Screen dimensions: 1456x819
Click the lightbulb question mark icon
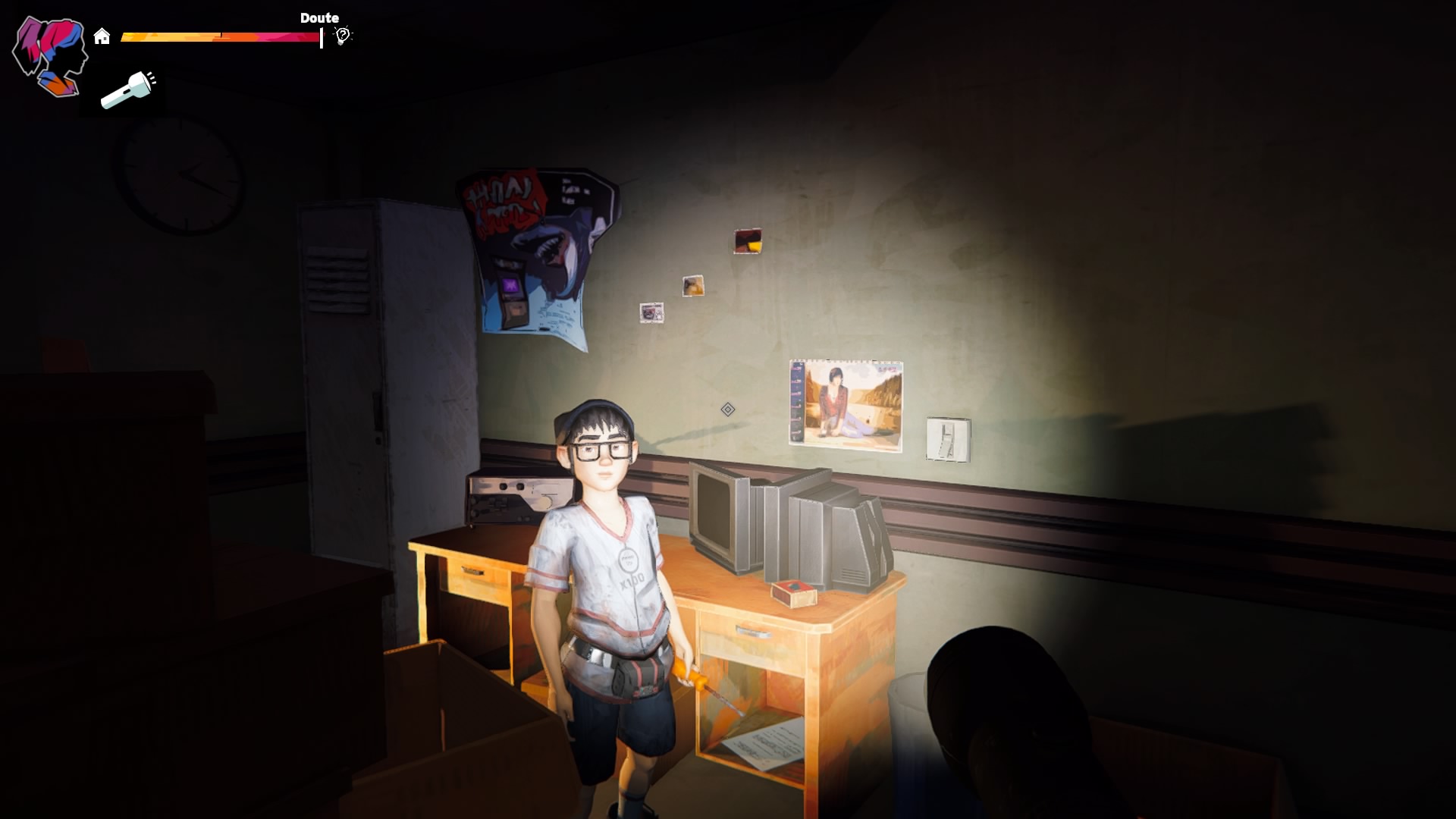click(343, 36)
